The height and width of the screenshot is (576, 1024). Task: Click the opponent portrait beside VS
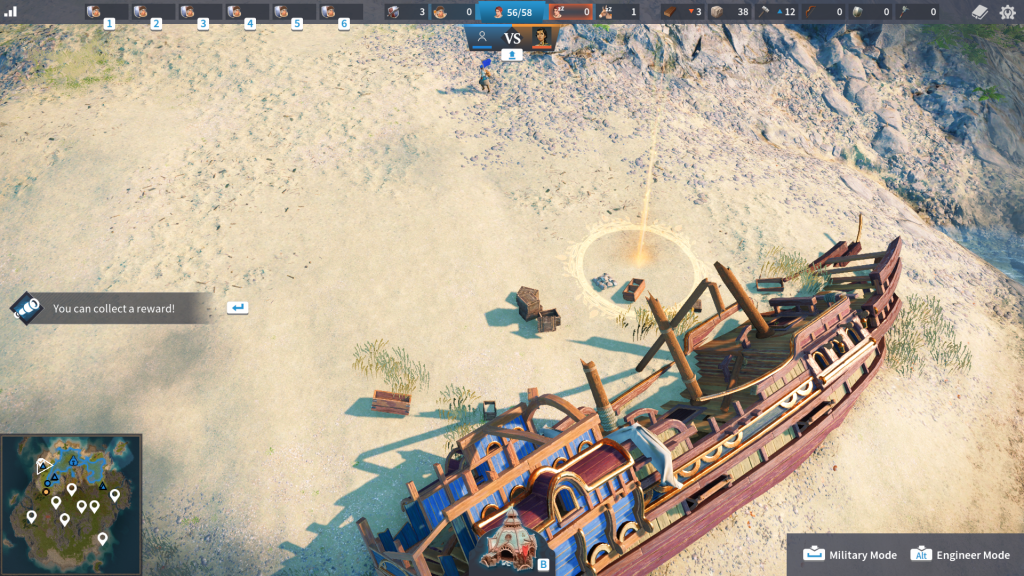coord(541,37)
